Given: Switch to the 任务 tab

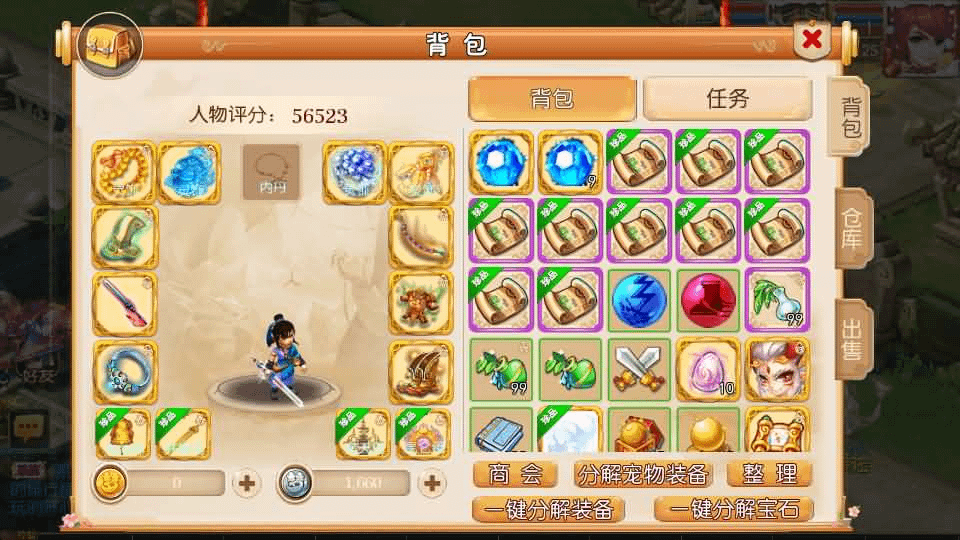Looking at the screenshot, I should 727,99.
